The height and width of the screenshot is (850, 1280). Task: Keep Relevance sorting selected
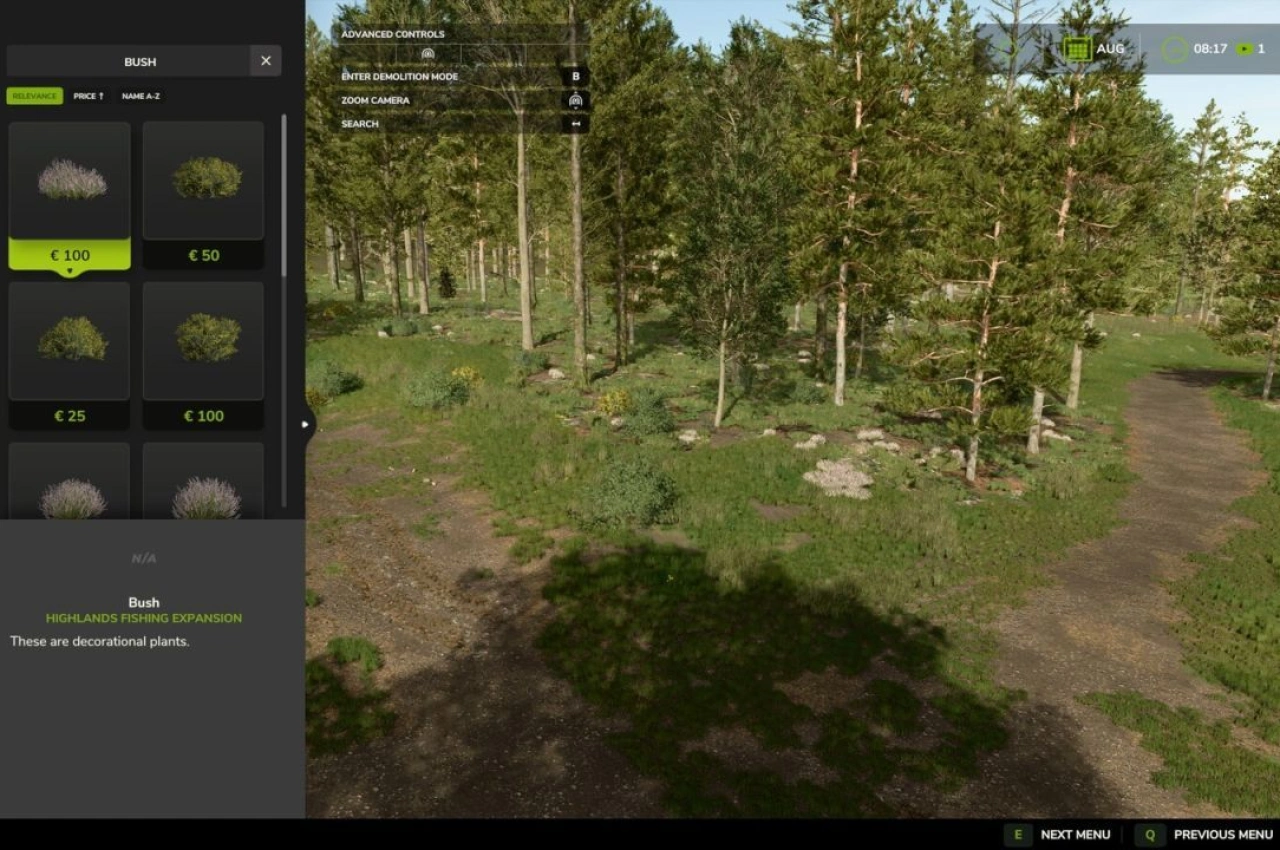[34, 96]
